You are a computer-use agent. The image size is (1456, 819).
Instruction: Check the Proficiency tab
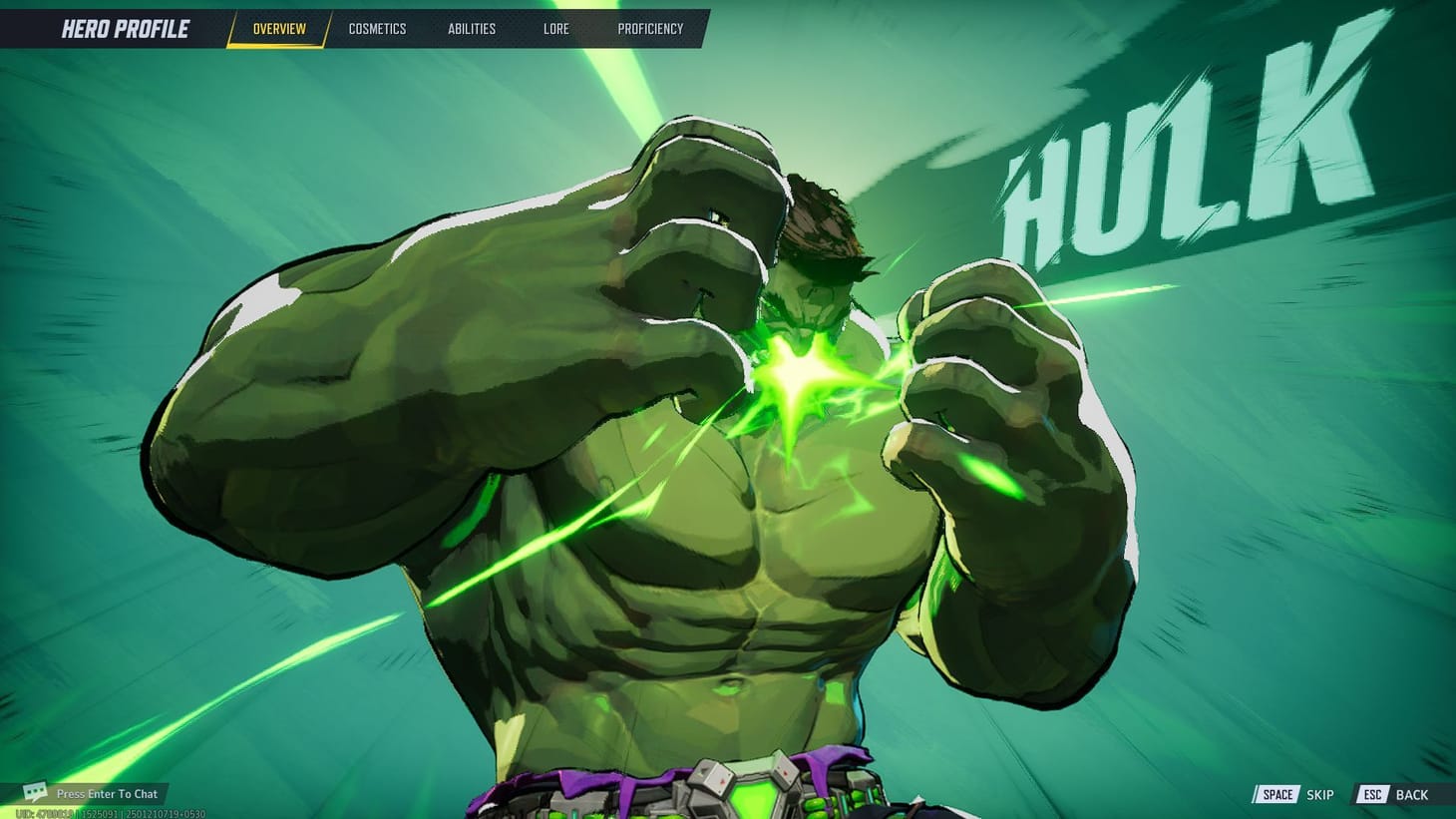tap(651, 28)
